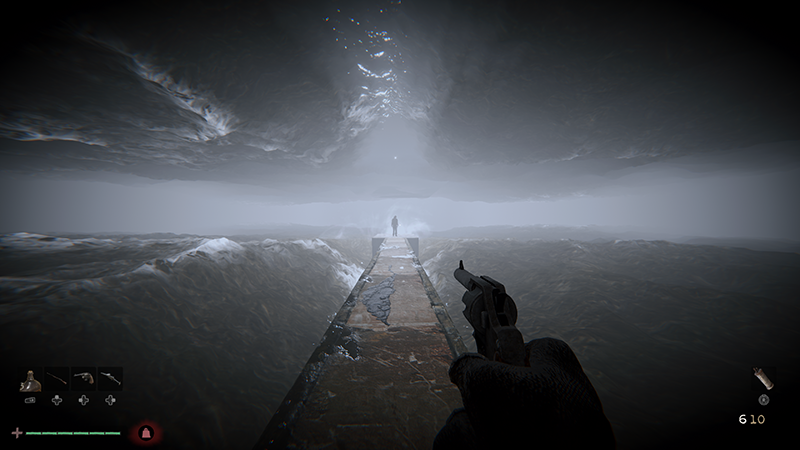Select the long rifle weapon slot

57,380
